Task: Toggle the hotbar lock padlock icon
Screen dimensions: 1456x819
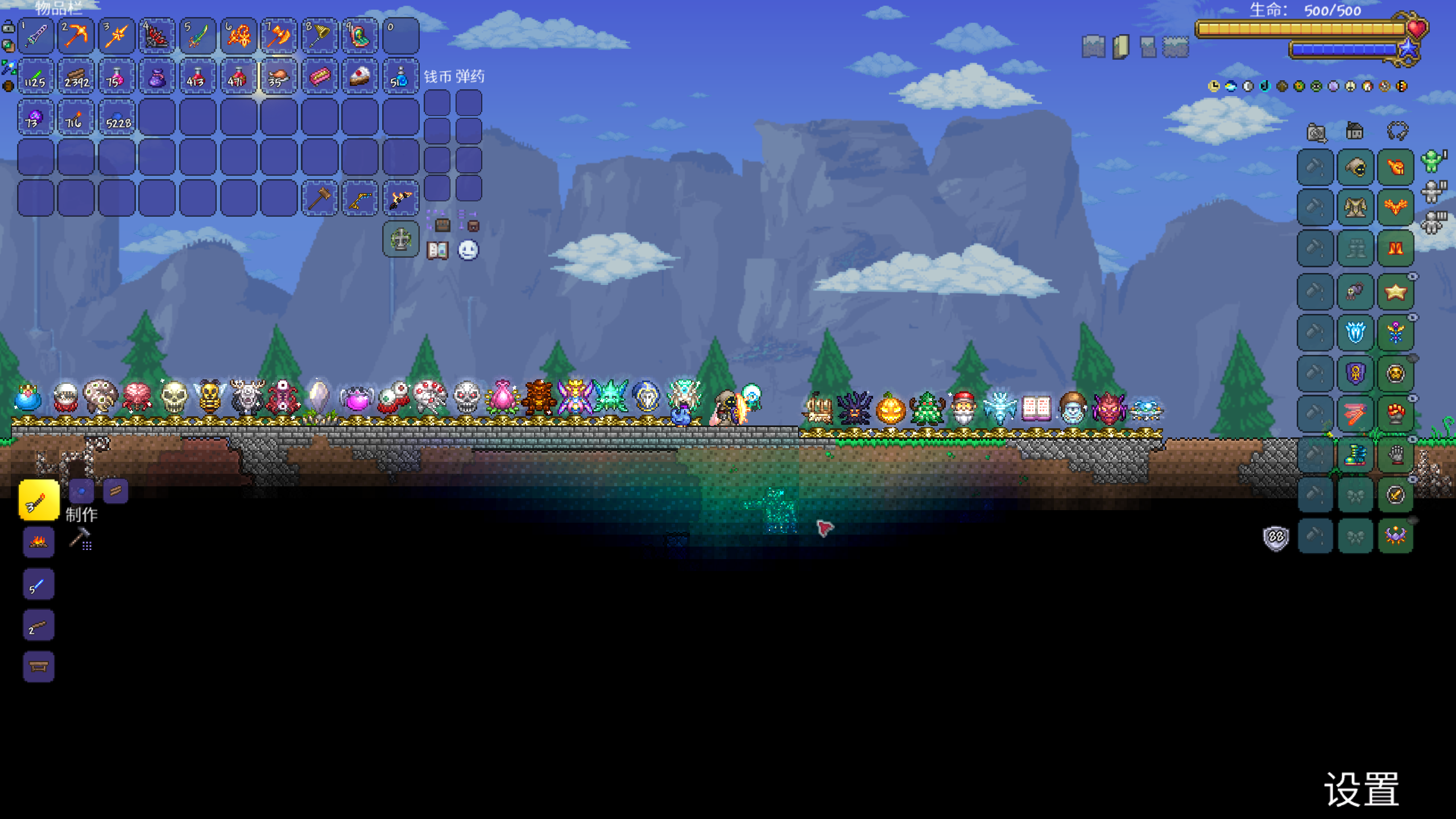Action: click(x=9, y=27)
